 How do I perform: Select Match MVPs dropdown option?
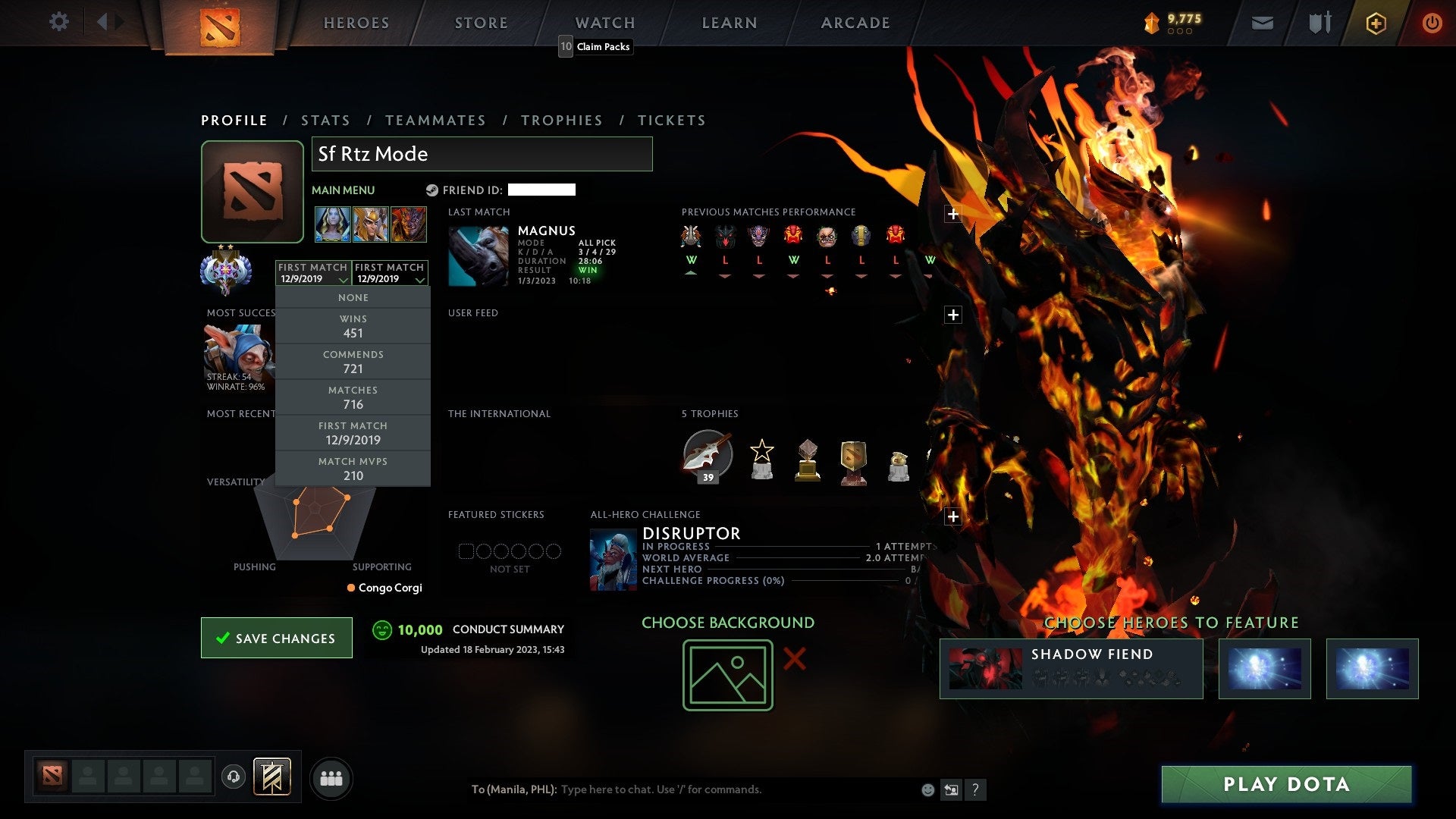(353, 469)
